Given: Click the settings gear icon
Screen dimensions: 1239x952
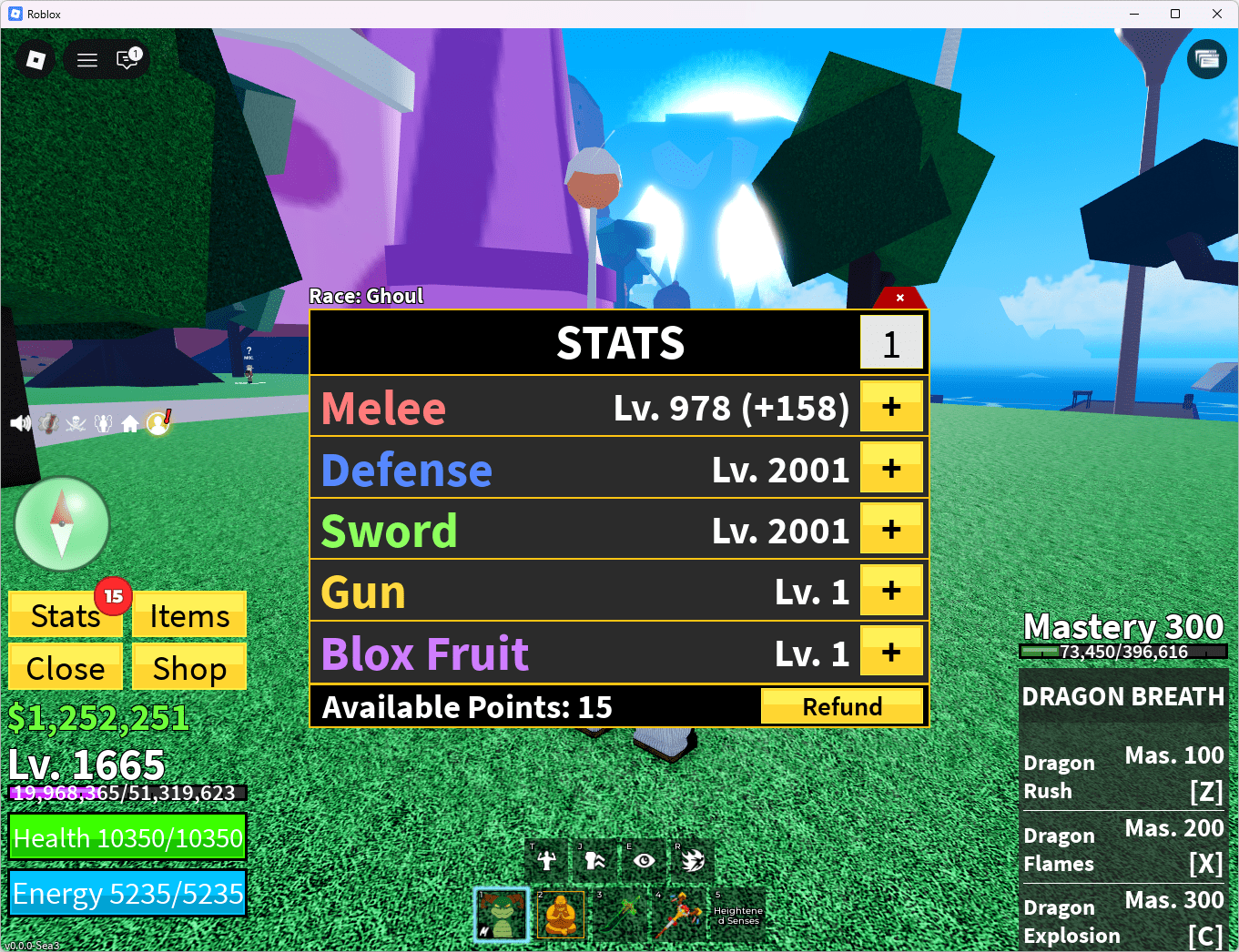Looking at the screenshot, I should coord(48,422).
